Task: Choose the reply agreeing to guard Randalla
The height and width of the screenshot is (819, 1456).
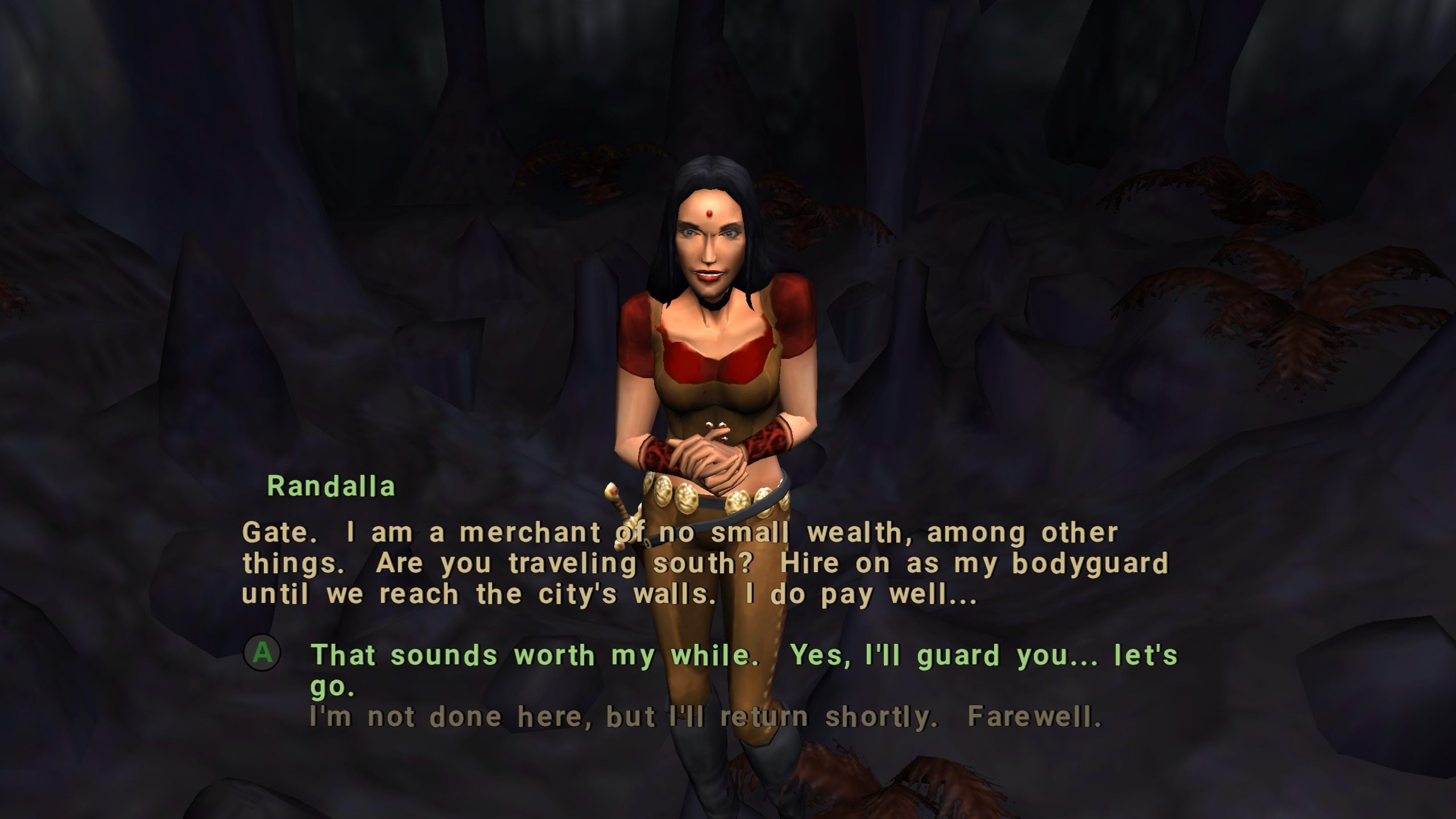Action: click(743, 656)
